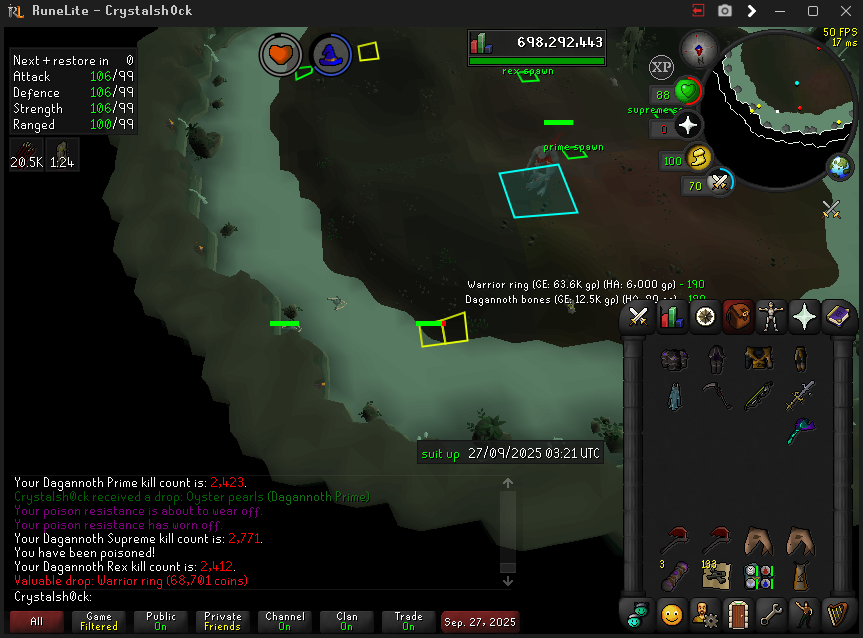Show the Prayer tab
Screen dimensions: 863x638
(804, 318)
